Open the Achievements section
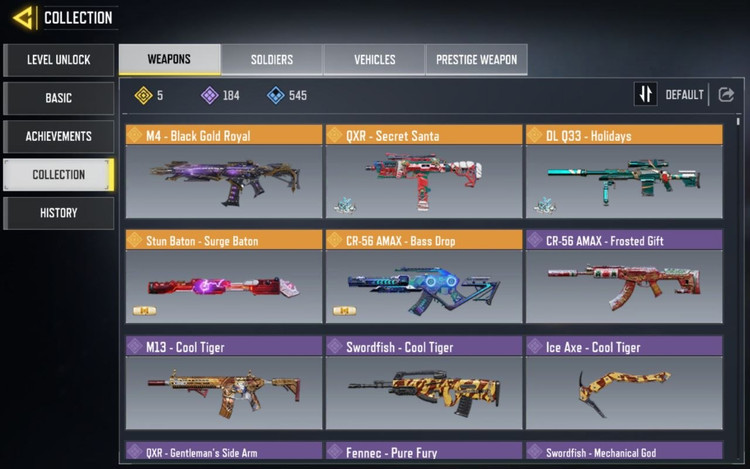 click(58, 136)
